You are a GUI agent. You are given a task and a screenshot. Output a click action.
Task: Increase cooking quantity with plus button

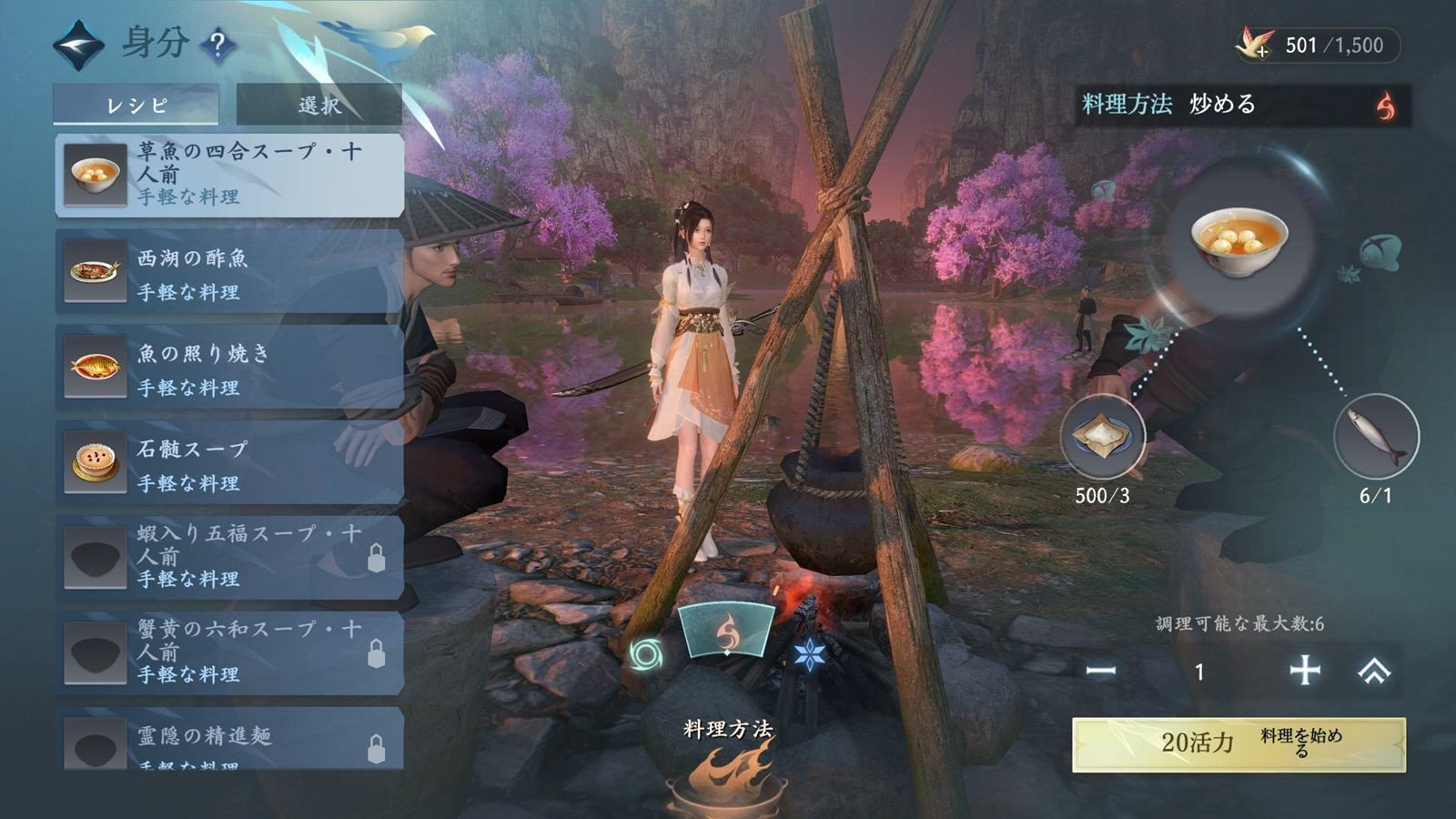tap(1305, 672)
